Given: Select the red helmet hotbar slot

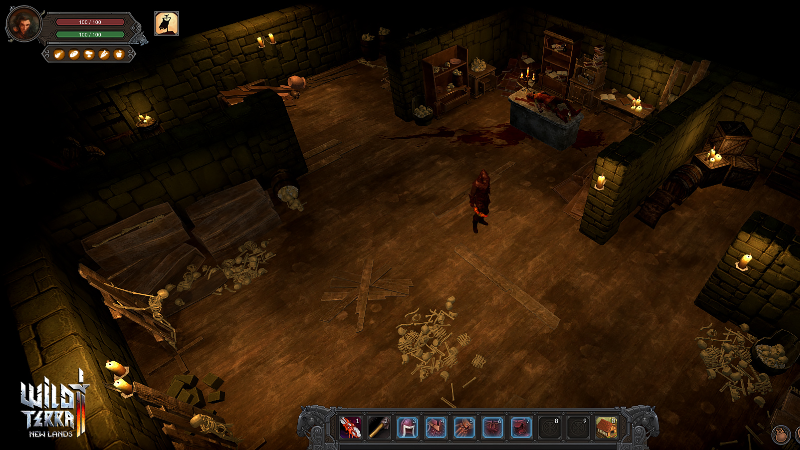Looking at the screenshot, I should [x=408, y=428].
